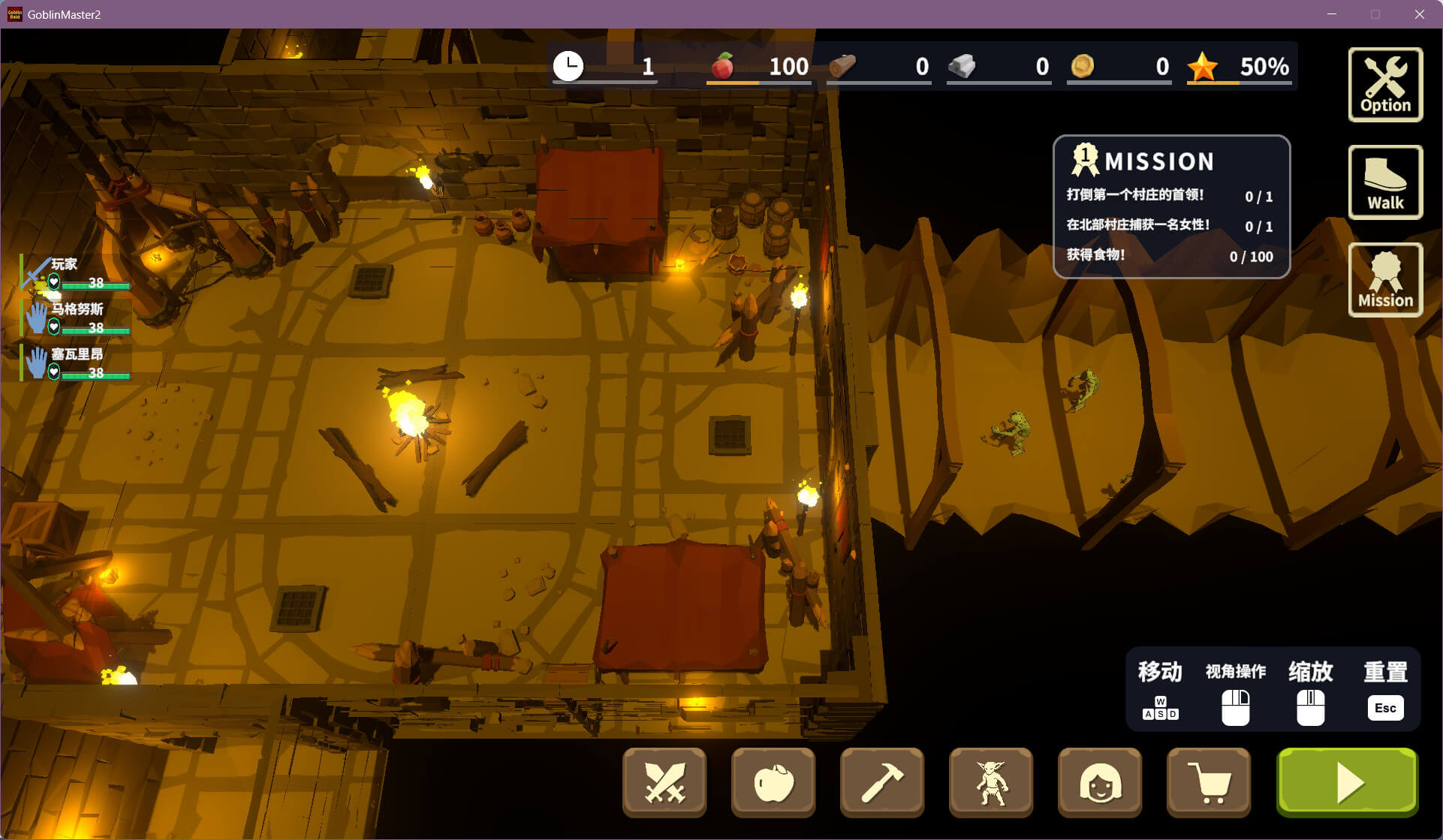Open the female face captives menu

point(1100,783)
